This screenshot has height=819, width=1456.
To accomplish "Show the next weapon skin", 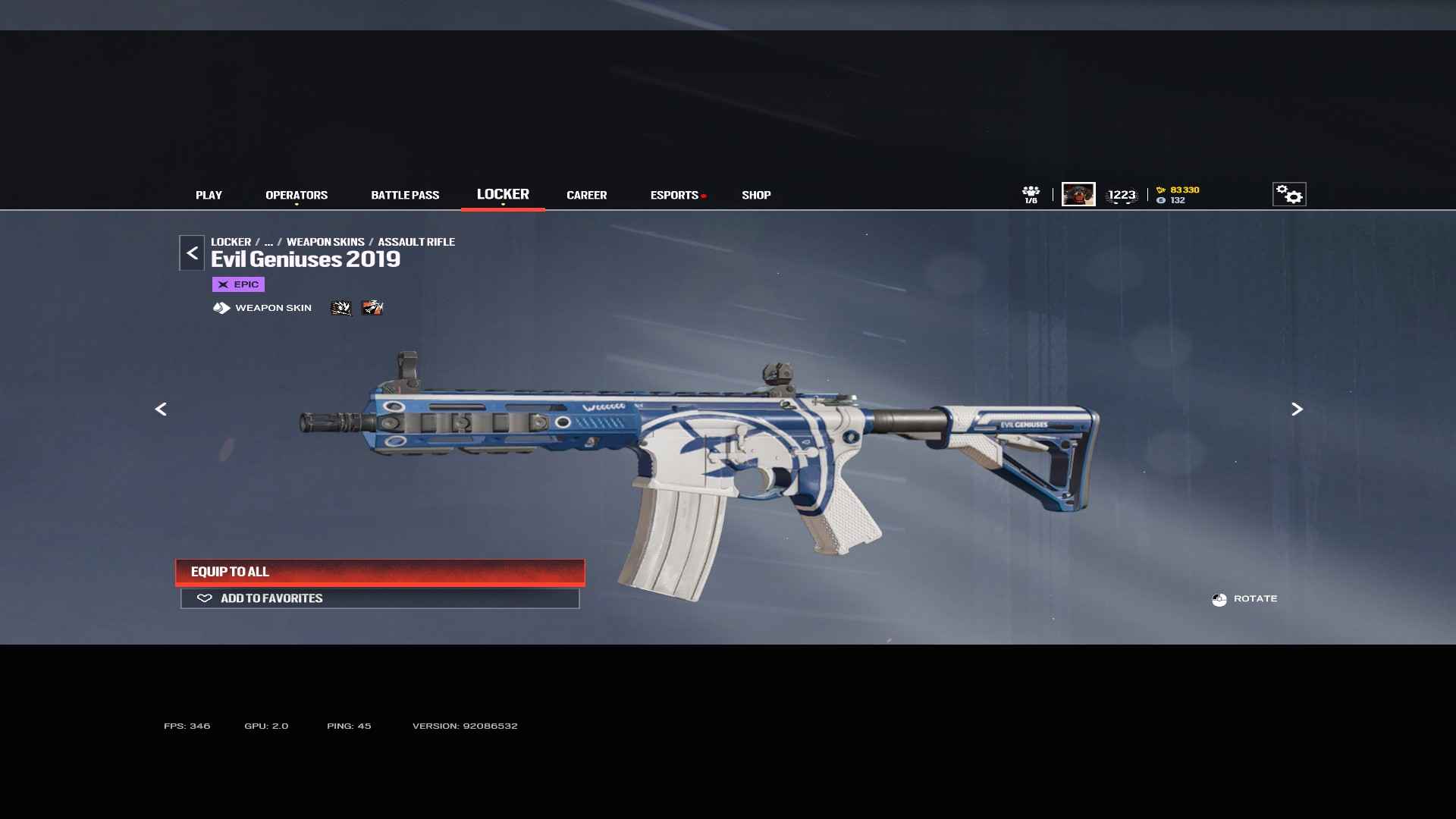I will pyautogui.click(x=1297, y=409).
